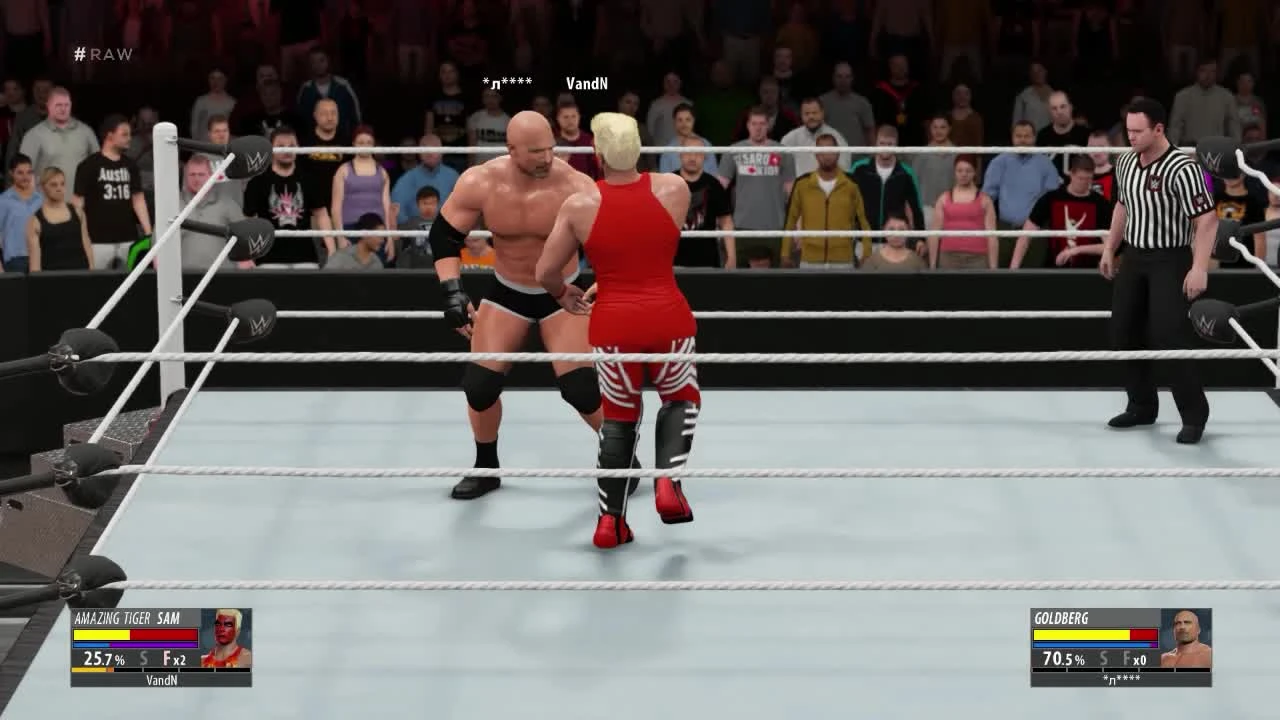Viewport: 1280px width, 720px height.
Task: Click the *л**** gamertag below Goldberg's panel
Action: (1120, 680)
